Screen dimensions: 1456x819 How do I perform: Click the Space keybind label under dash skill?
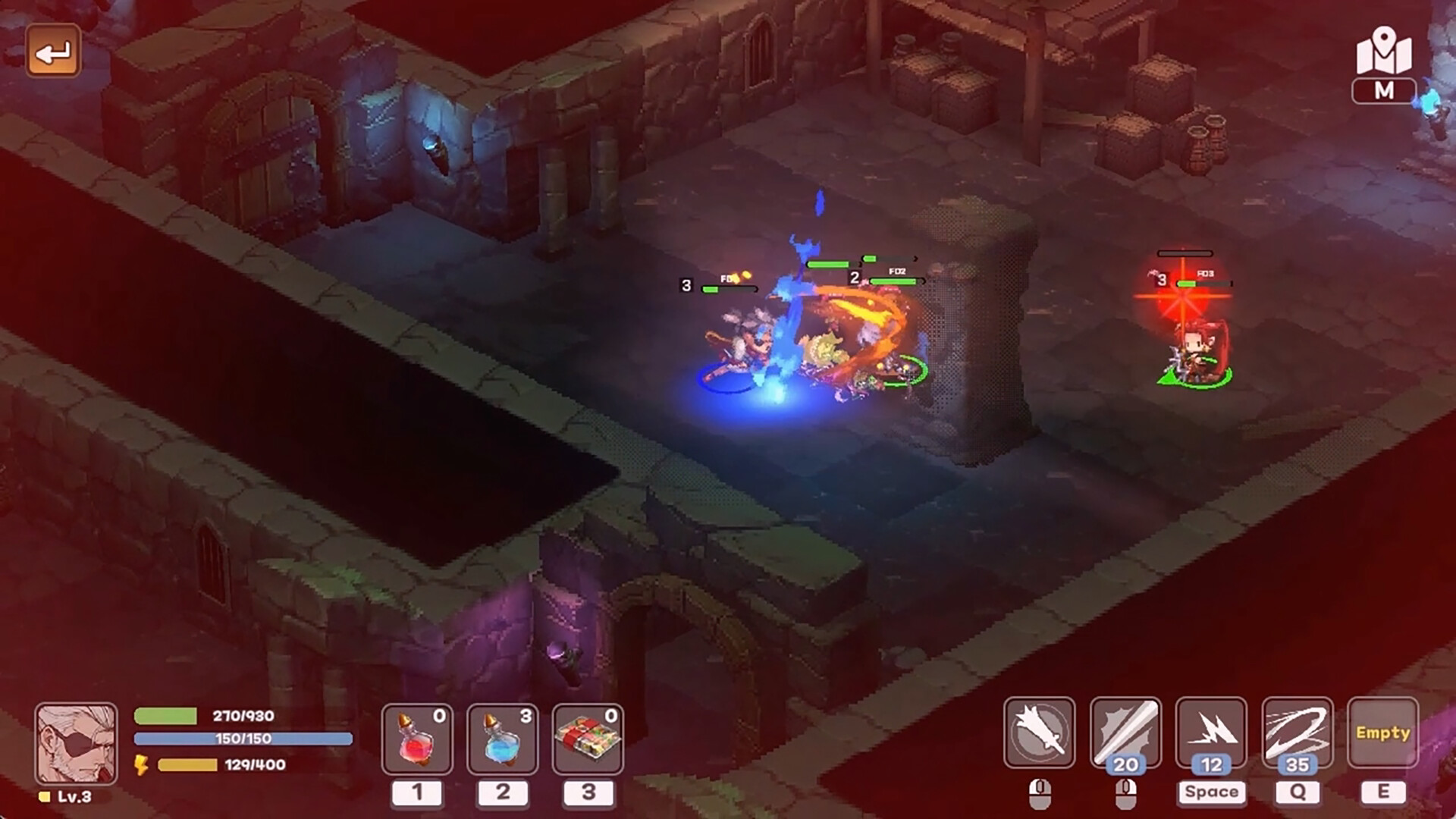tap(1211, 792)
